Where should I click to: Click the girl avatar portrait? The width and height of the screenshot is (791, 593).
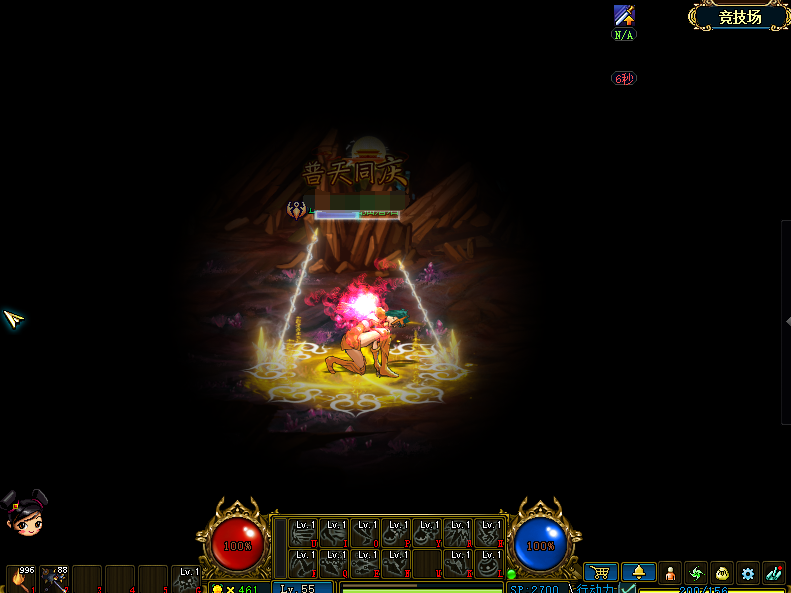pos(24,514)
